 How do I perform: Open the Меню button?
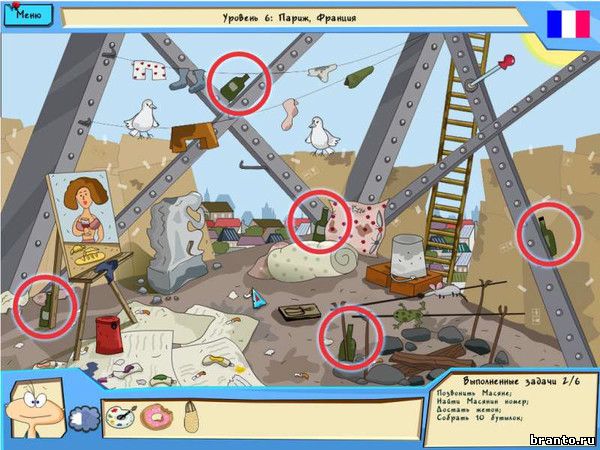point(26,15)
